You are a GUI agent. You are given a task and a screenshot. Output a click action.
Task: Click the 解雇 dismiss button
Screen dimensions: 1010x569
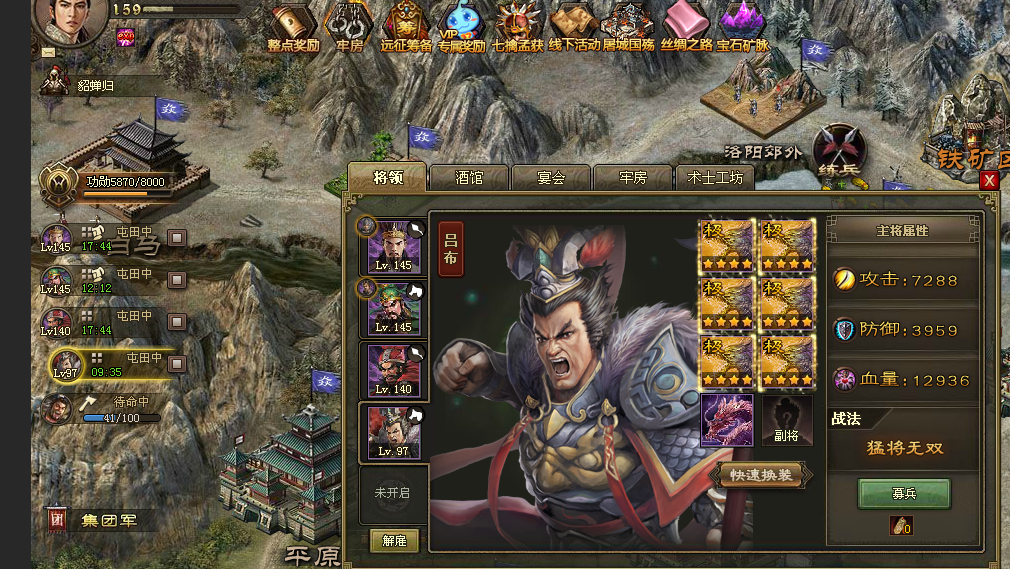pos(394,540)
